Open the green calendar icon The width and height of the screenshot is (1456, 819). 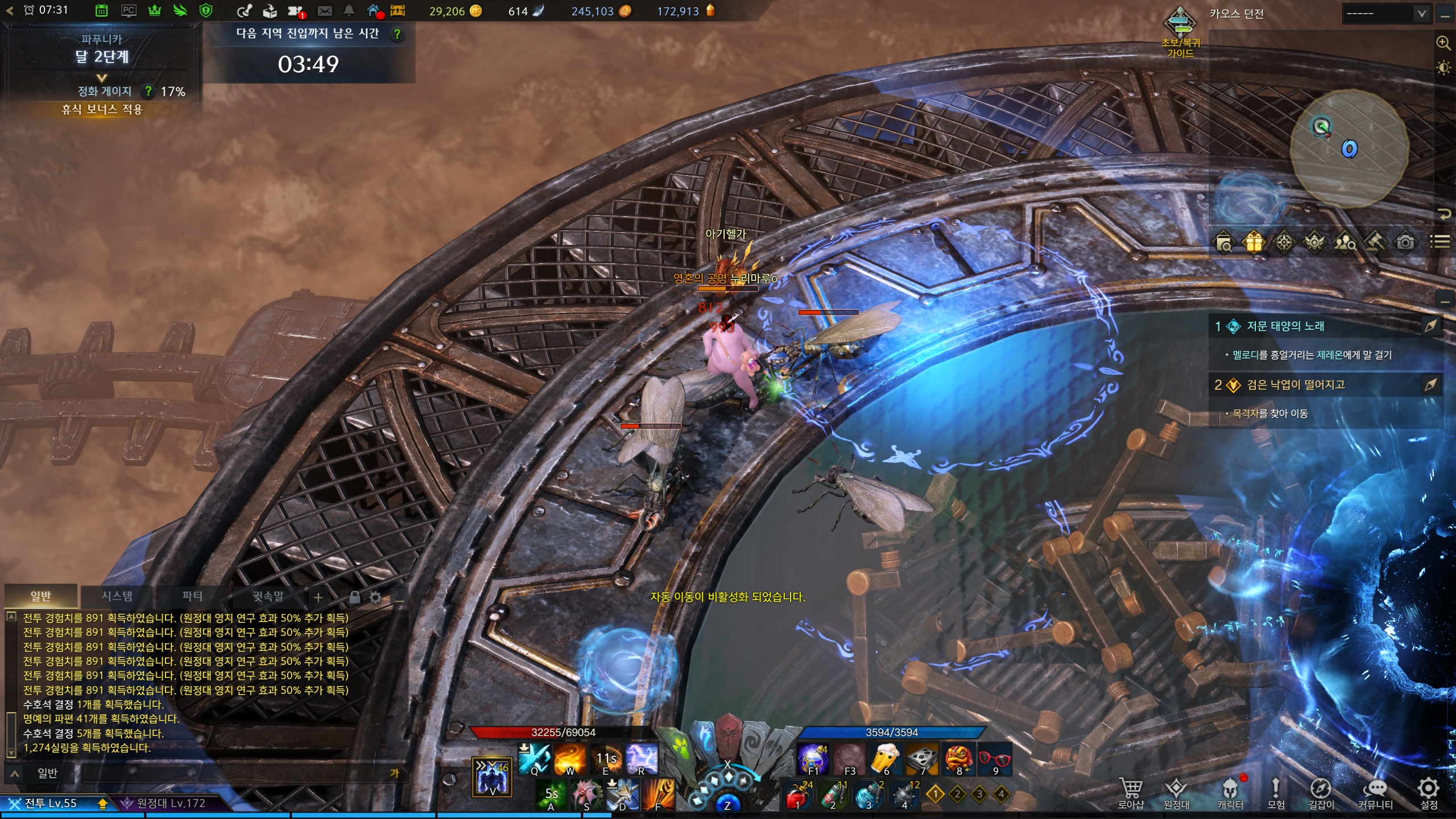coord(101,11)
